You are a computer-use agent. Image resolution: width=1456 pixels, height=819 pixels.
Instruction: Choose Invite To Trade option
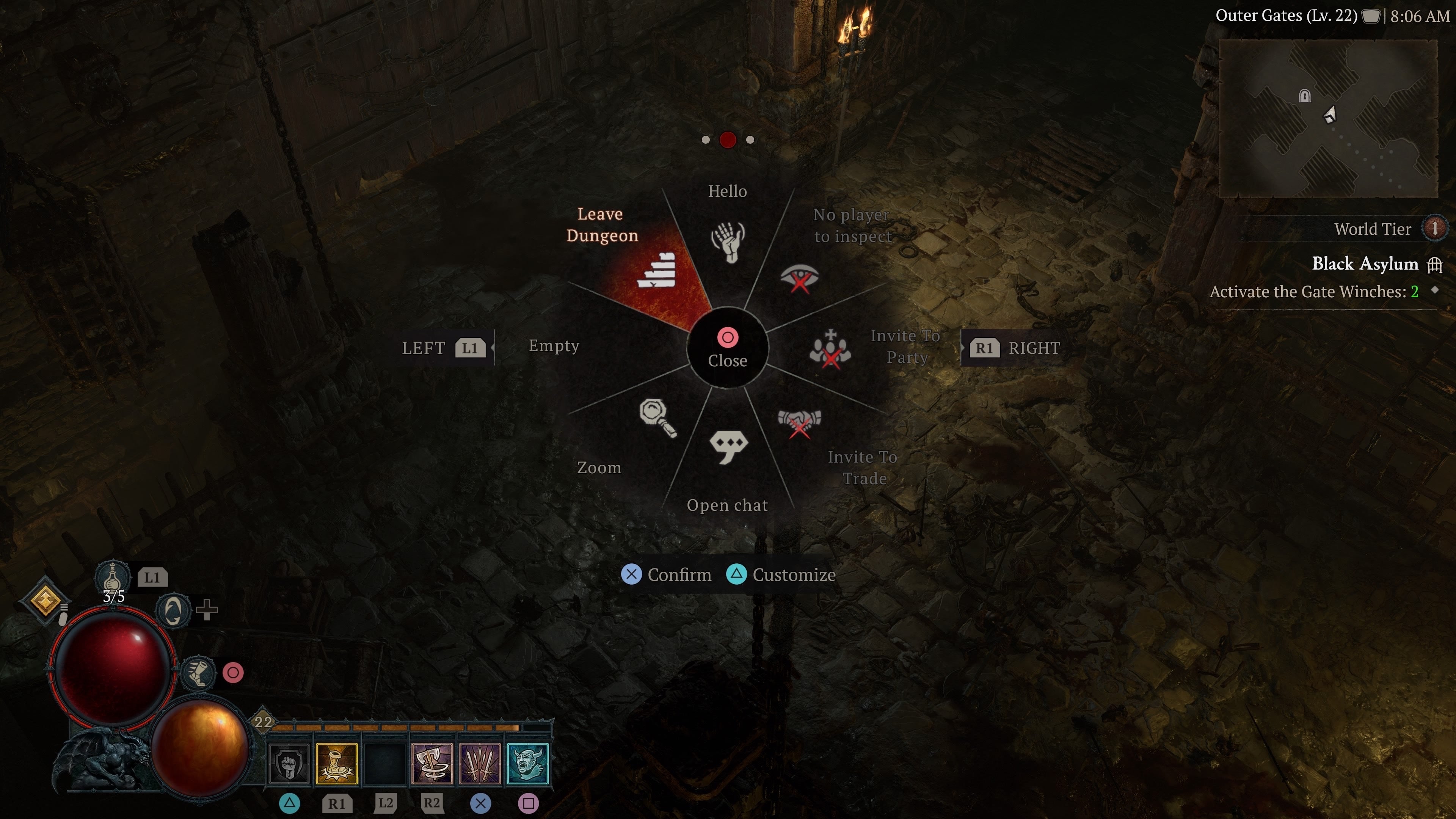(799, 423)
